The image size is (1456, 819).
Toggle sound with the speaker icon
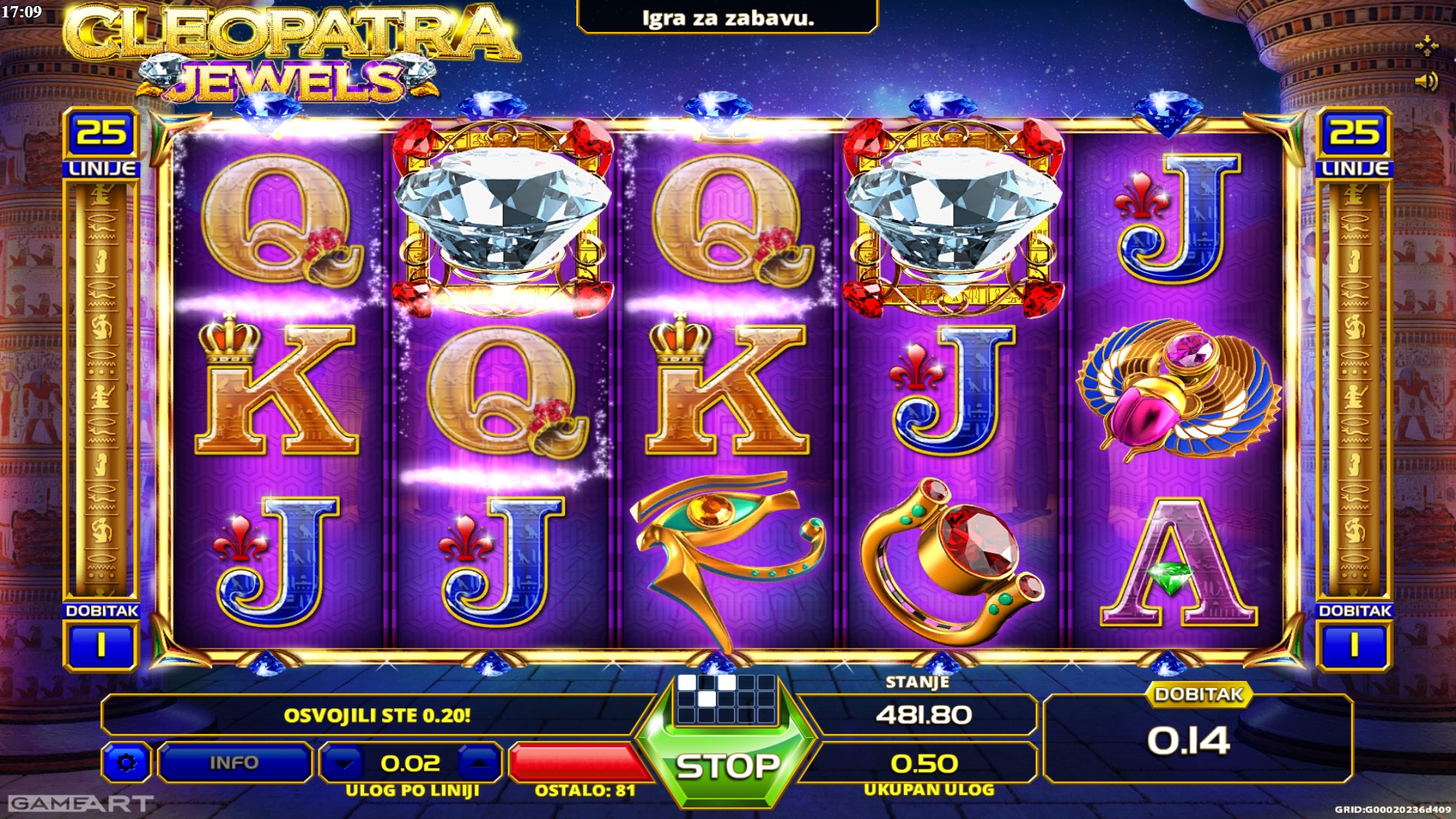(1426, 81)
